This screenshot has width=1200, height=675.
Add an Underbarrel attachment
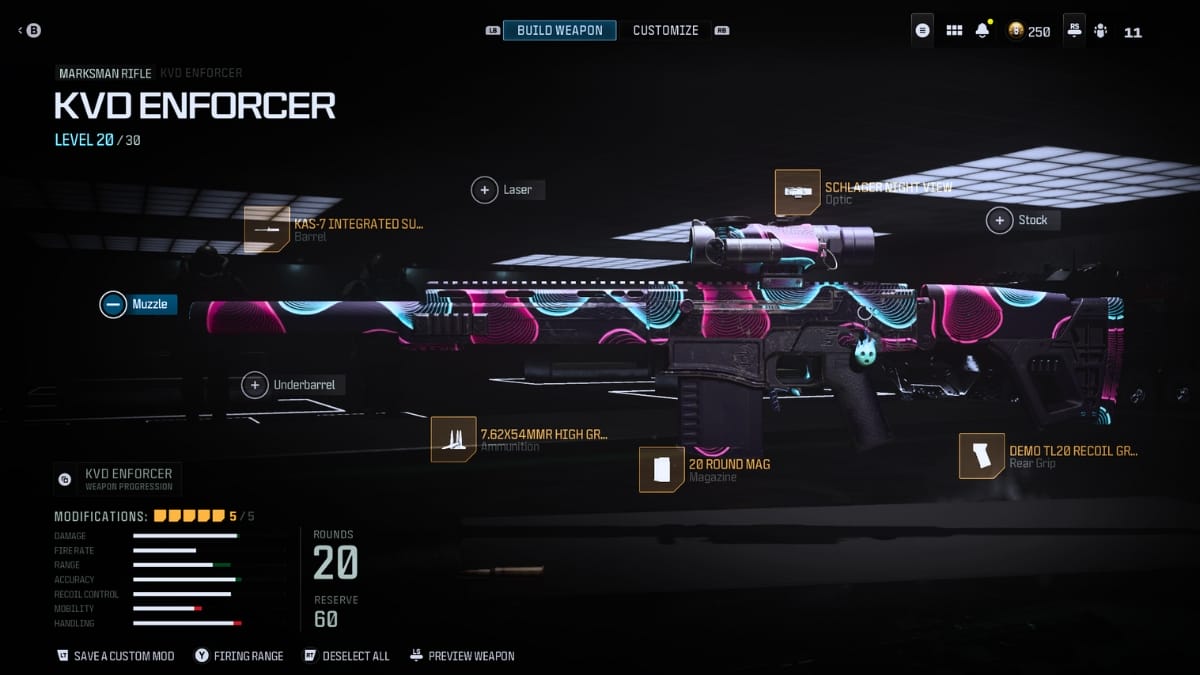point(255,385)
